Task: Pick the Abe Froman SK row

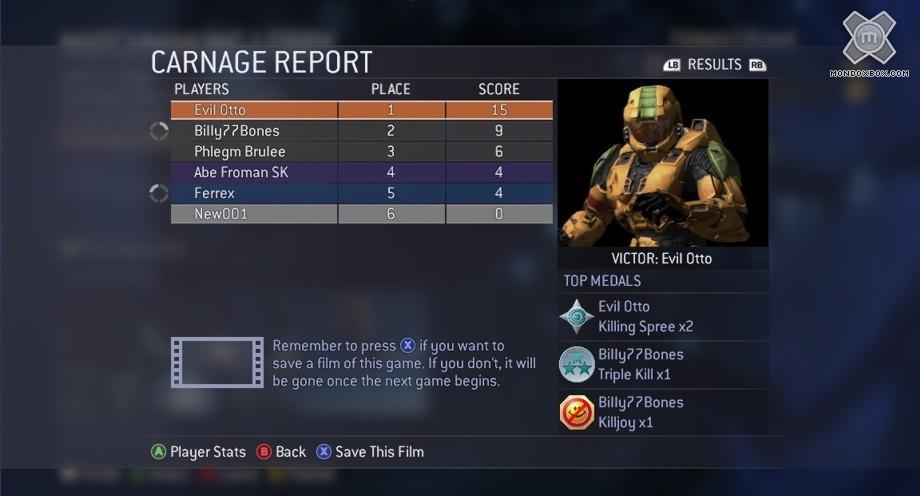Action: point(361,172)
